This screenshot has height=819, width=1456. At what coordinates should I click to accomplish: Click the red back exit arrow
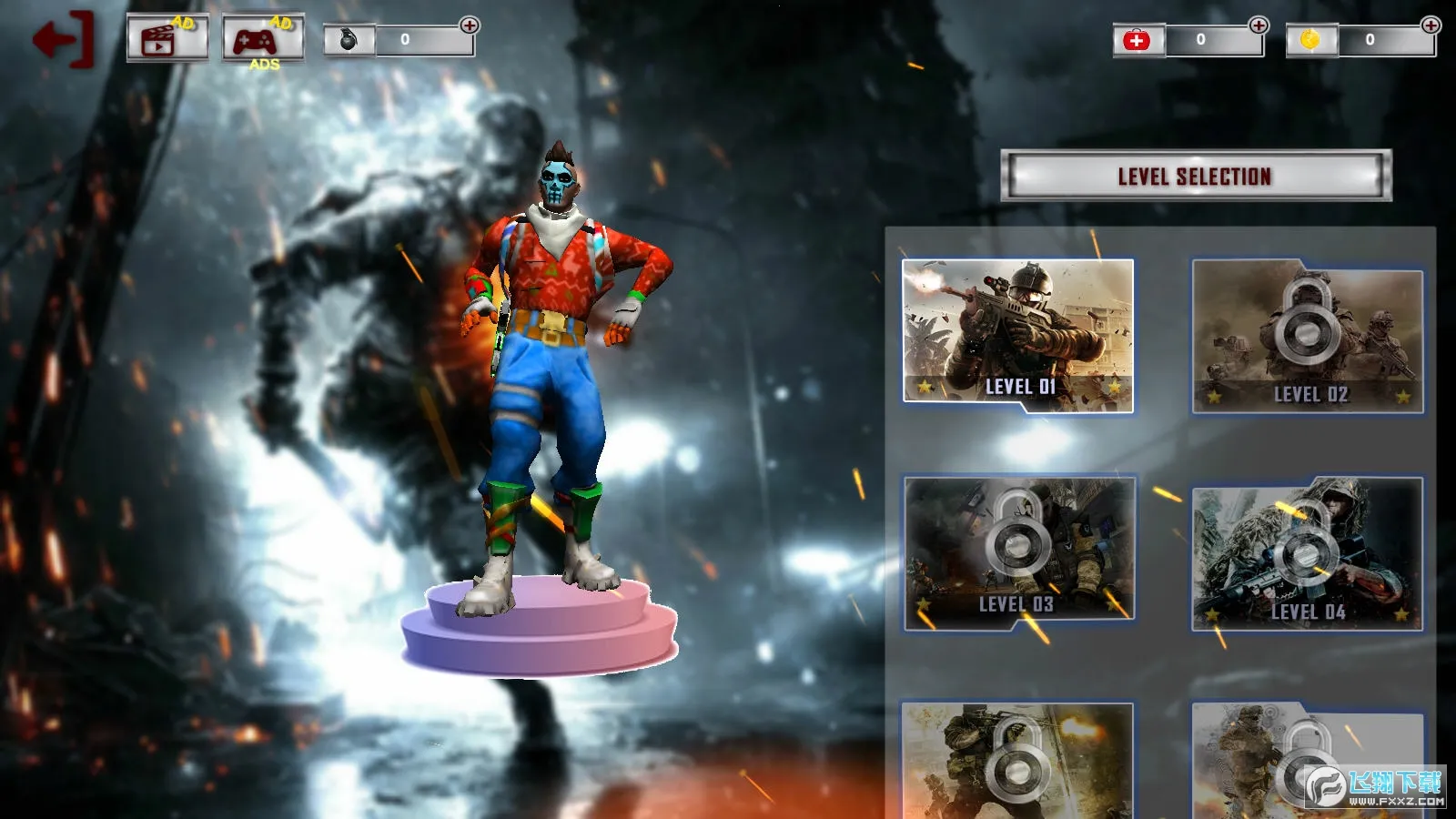pos(63,40)
